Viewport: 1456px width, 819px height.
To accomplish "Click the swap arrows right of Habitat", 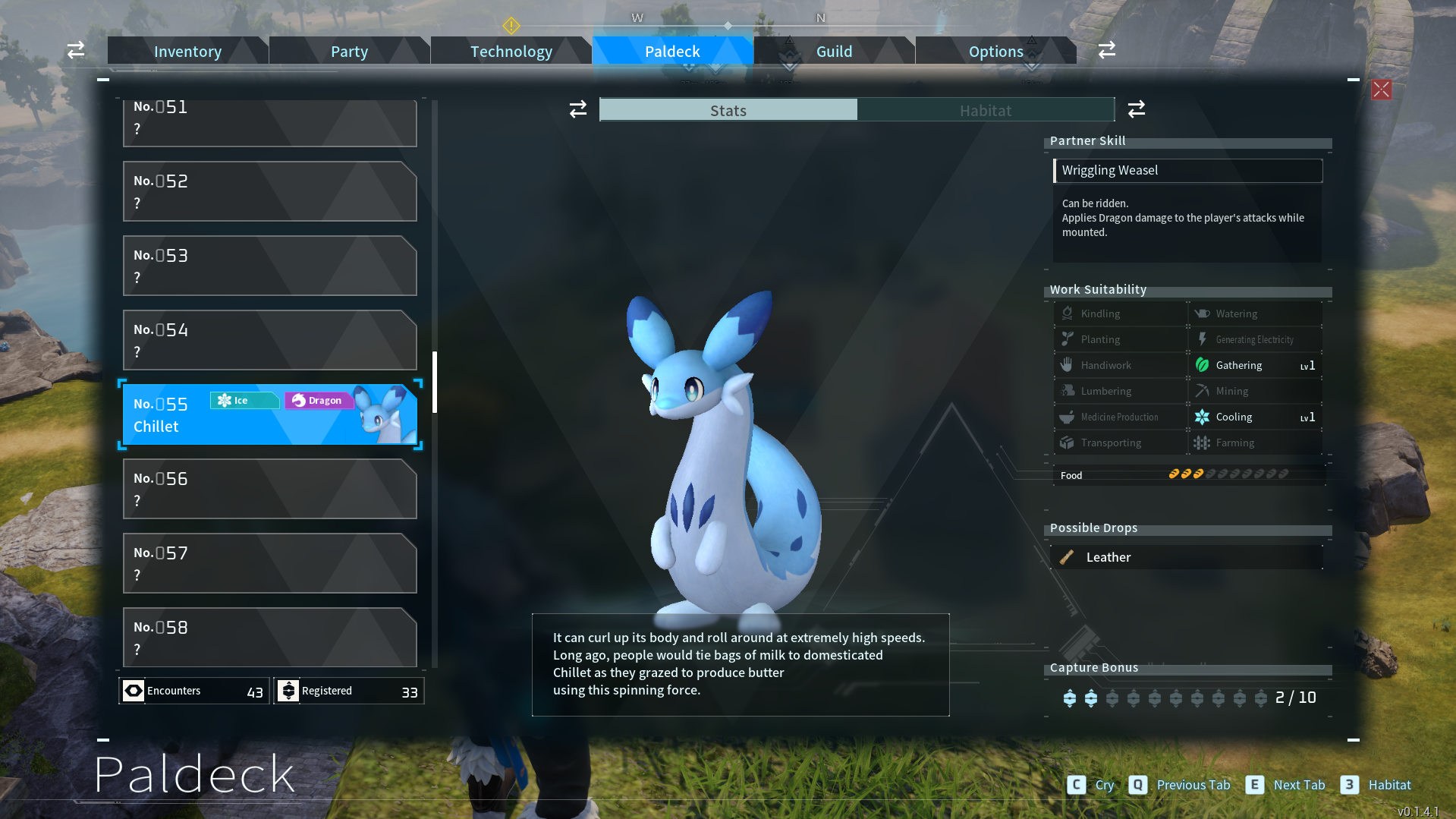I will 1136,109.
